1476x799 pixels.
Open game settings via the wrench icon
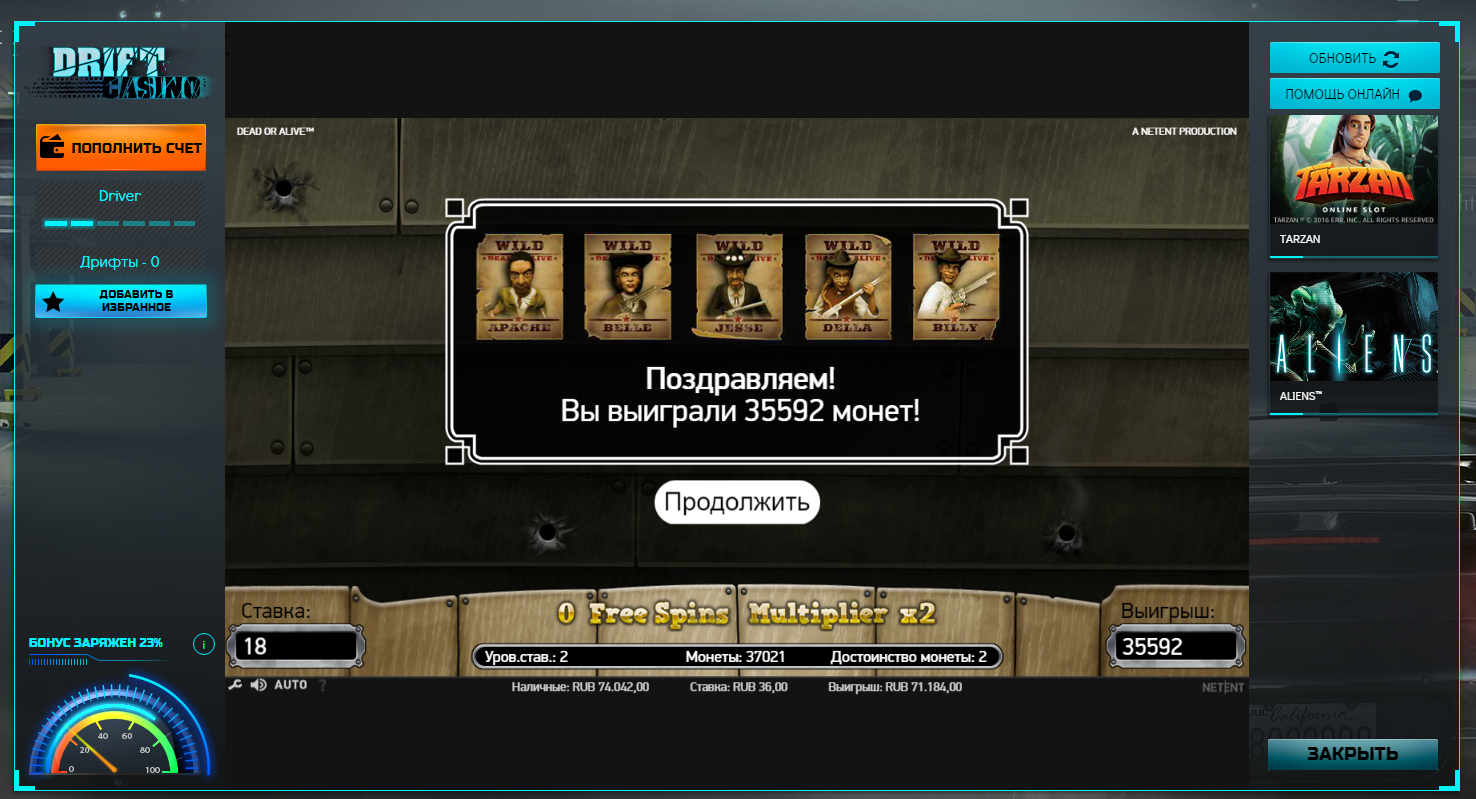tap(236, 687)
